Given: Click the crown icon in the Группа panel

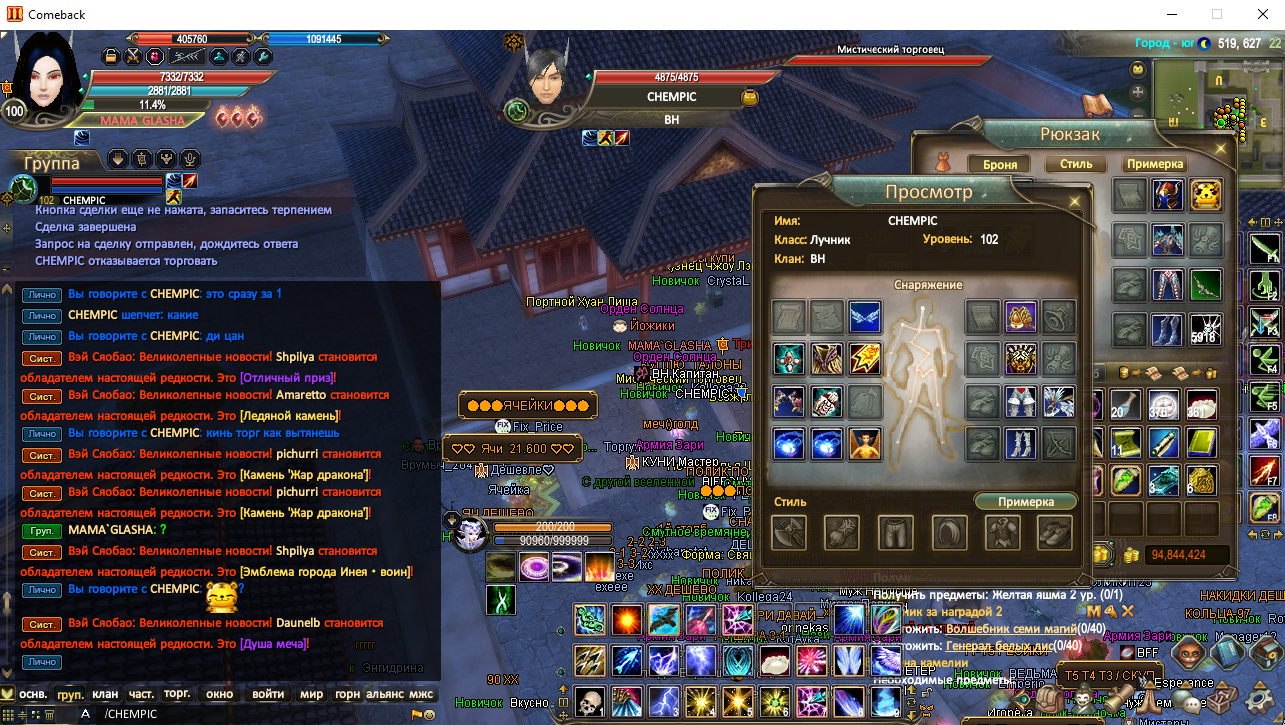Looking at the screenshot, I should [166, 160].
